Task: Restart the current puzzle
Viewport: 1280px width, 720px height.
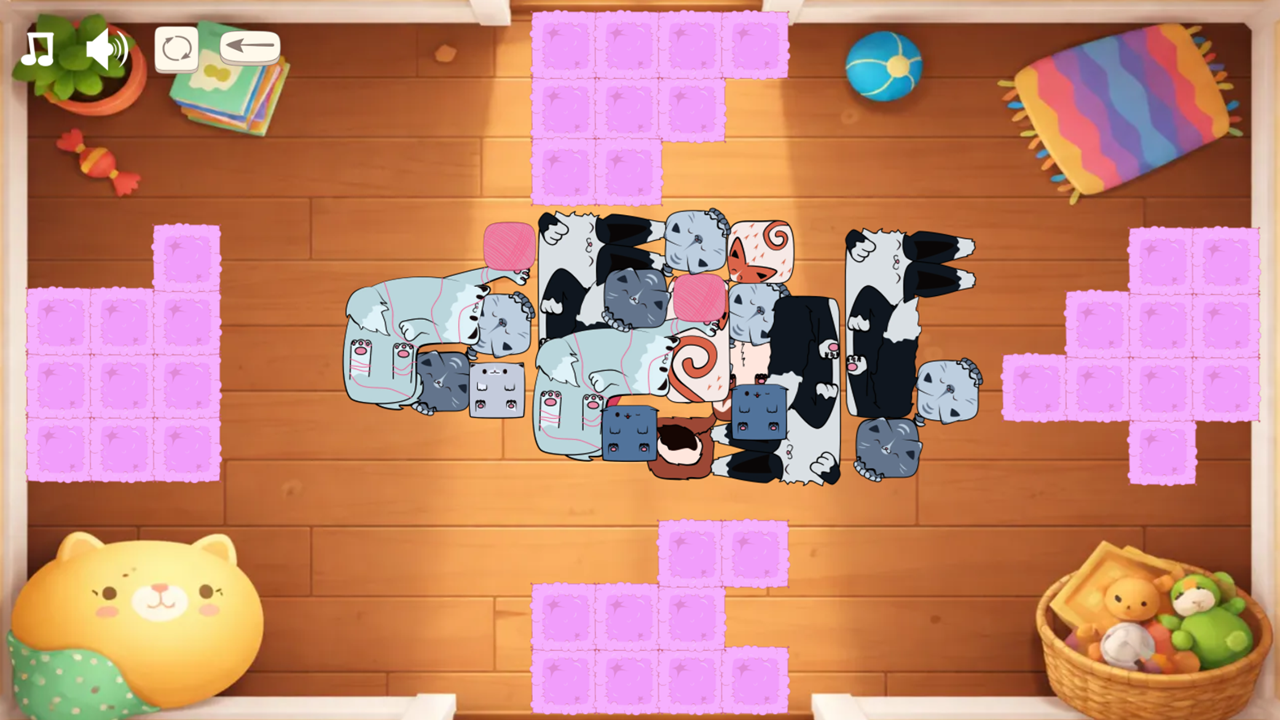Action: 178,46
